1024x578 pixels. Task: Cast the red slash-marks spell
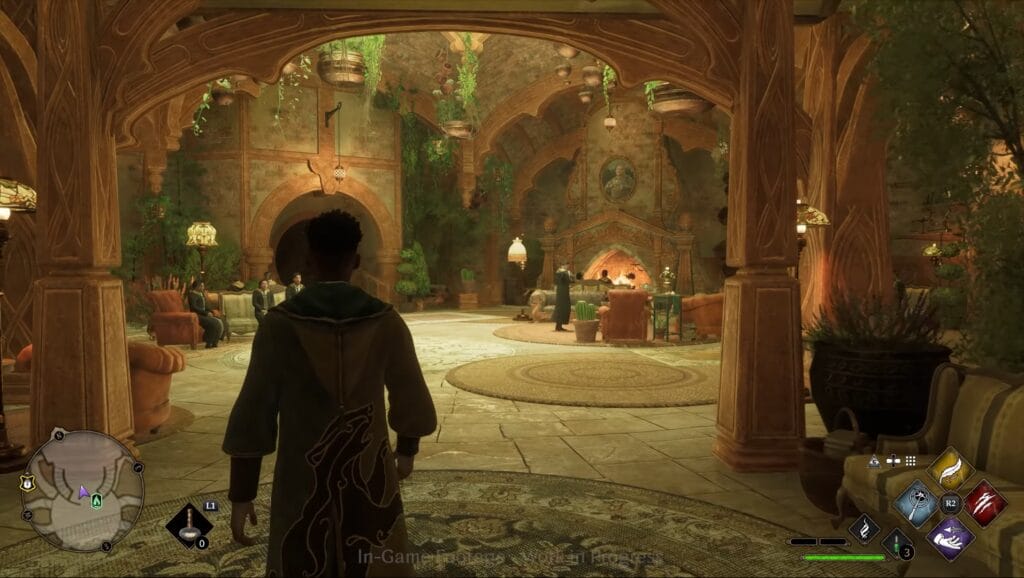985,502
